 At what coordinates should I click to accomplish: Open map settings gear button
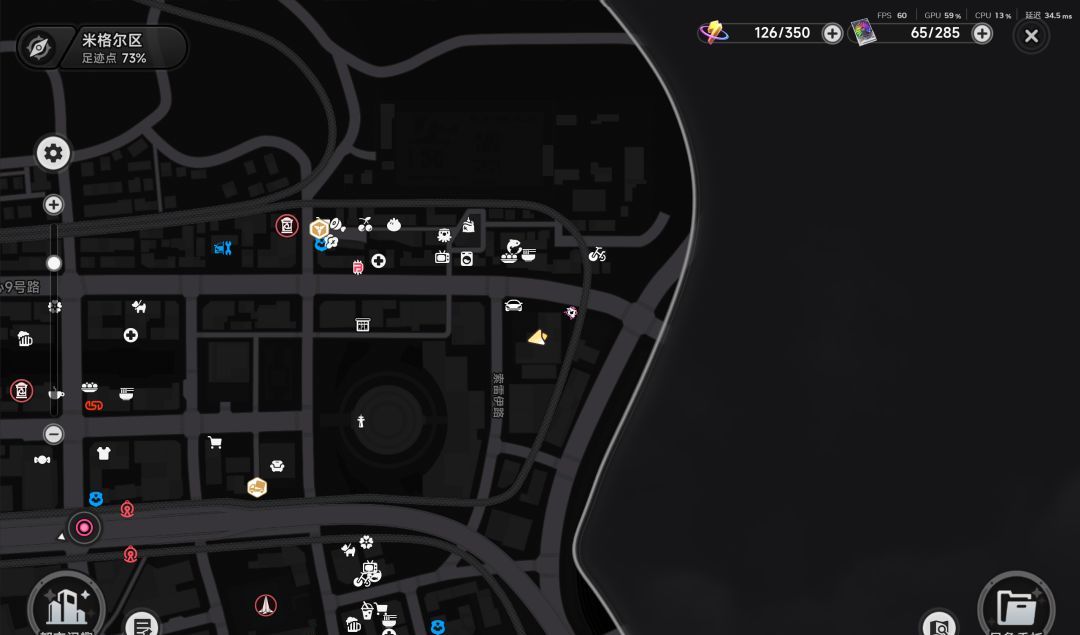tap(53, 153)
